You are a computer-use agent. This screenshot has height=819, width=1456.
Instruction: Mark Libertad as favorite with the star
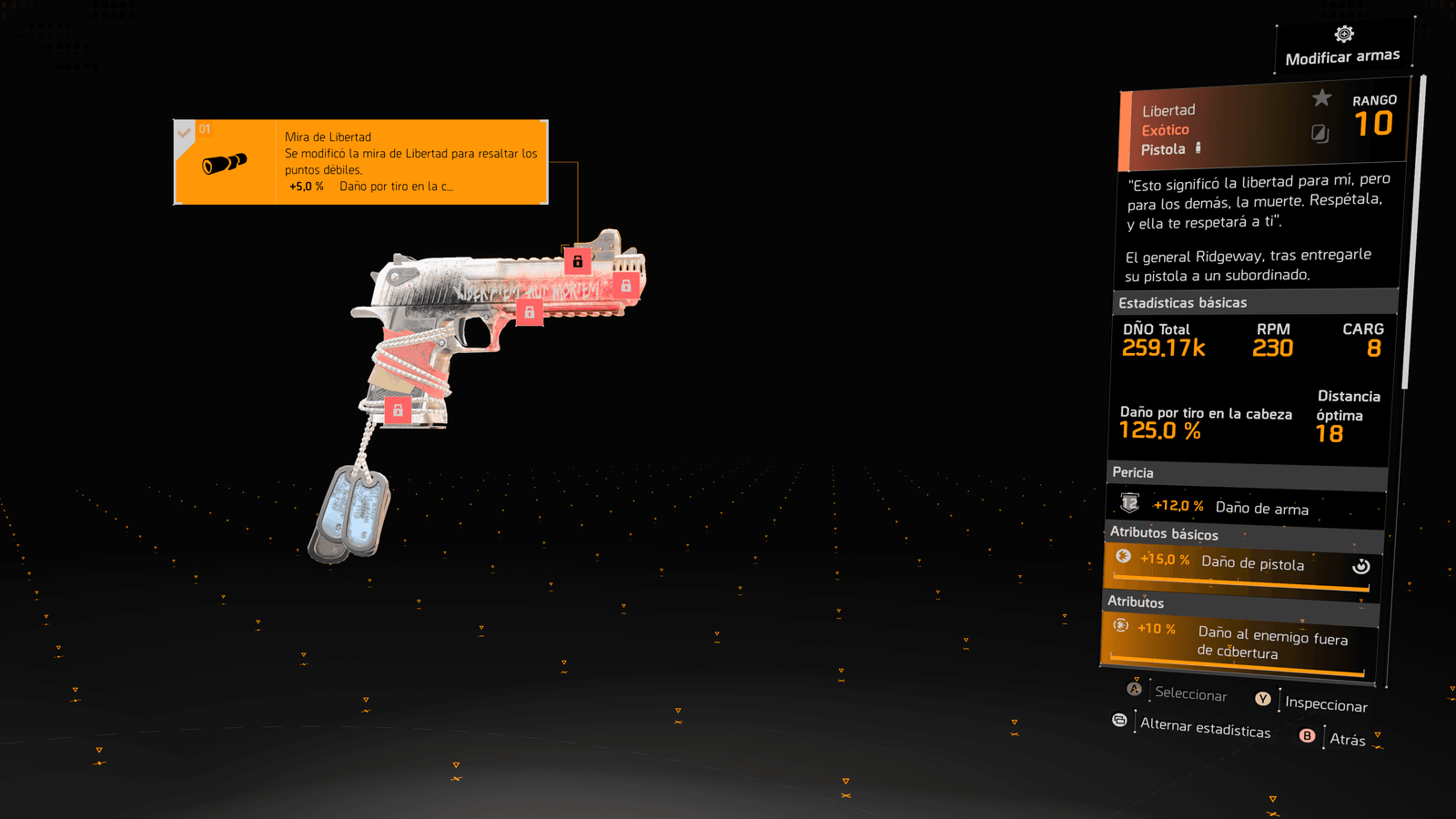(x=1321, y=98)
